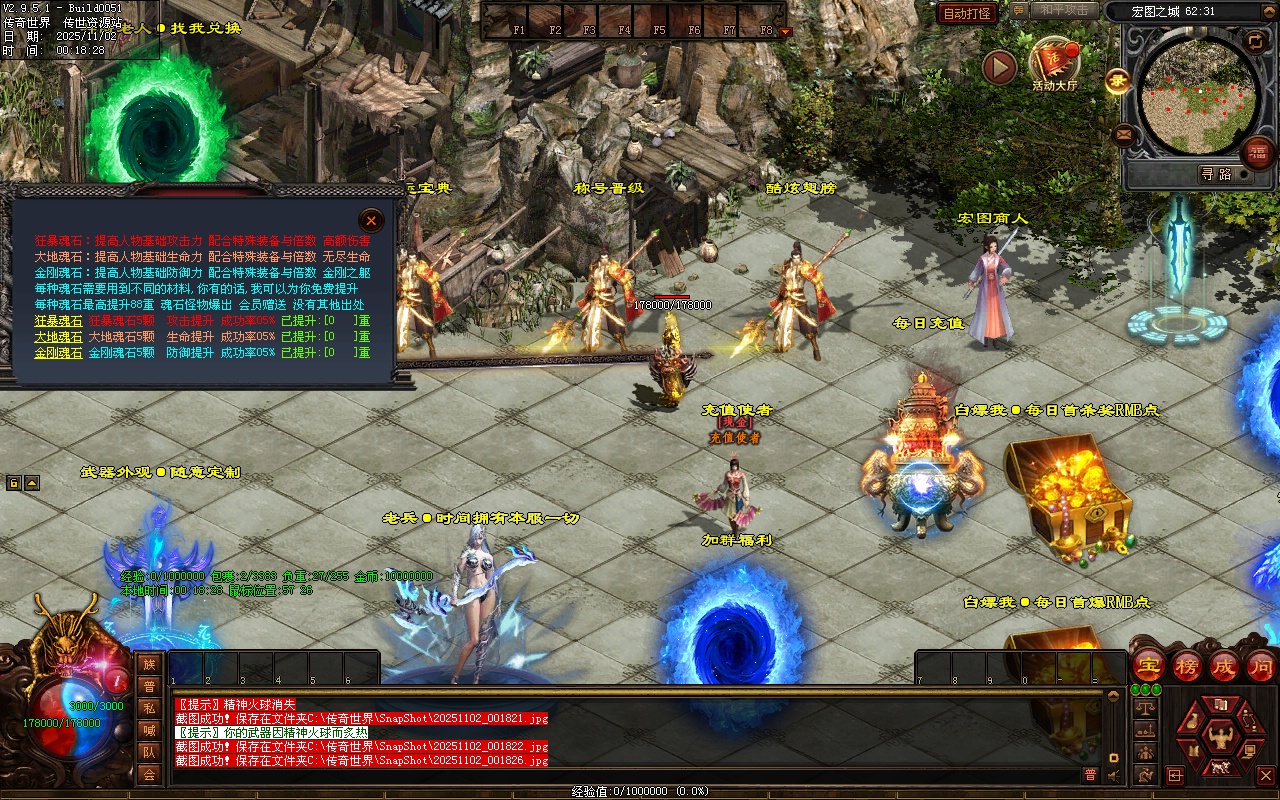Image resolution: width=1280 pixels, height=800 pixels.
Task: Open the 活动大厅 event hall icon
Action: click(x=1054, y=64)
